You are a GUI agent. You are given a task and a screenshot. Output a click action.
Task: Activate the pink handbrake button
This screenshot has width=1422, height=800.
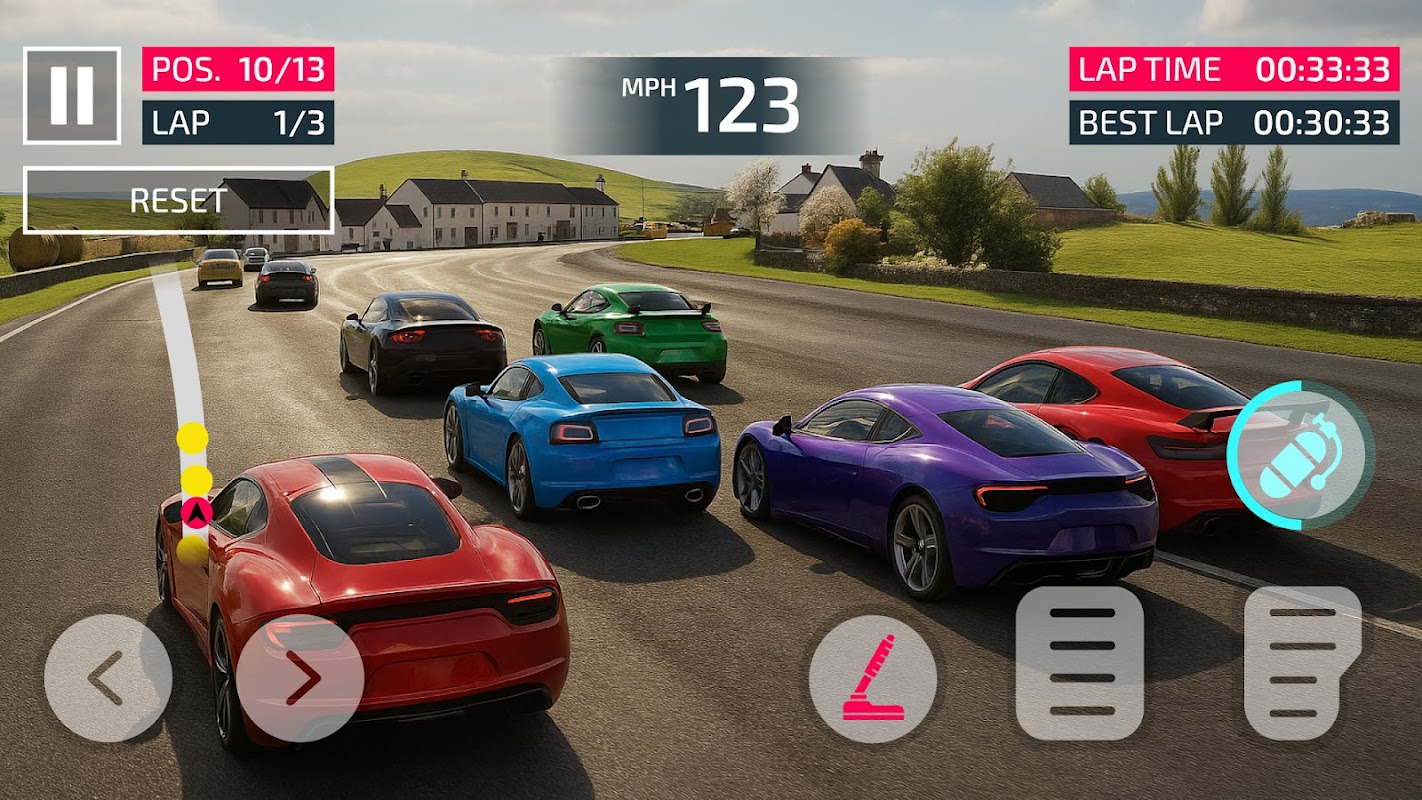873,678
